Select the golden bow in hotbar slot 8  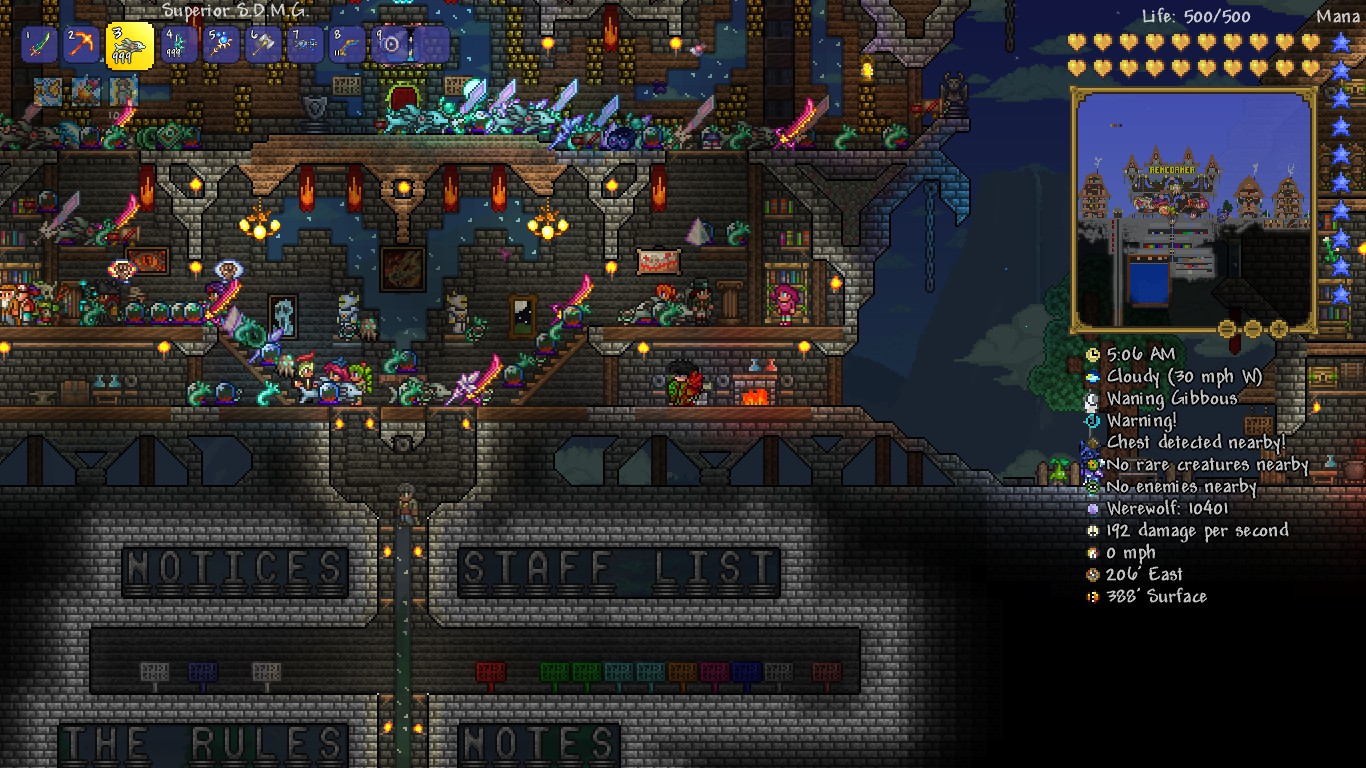[x=348, y=45]
